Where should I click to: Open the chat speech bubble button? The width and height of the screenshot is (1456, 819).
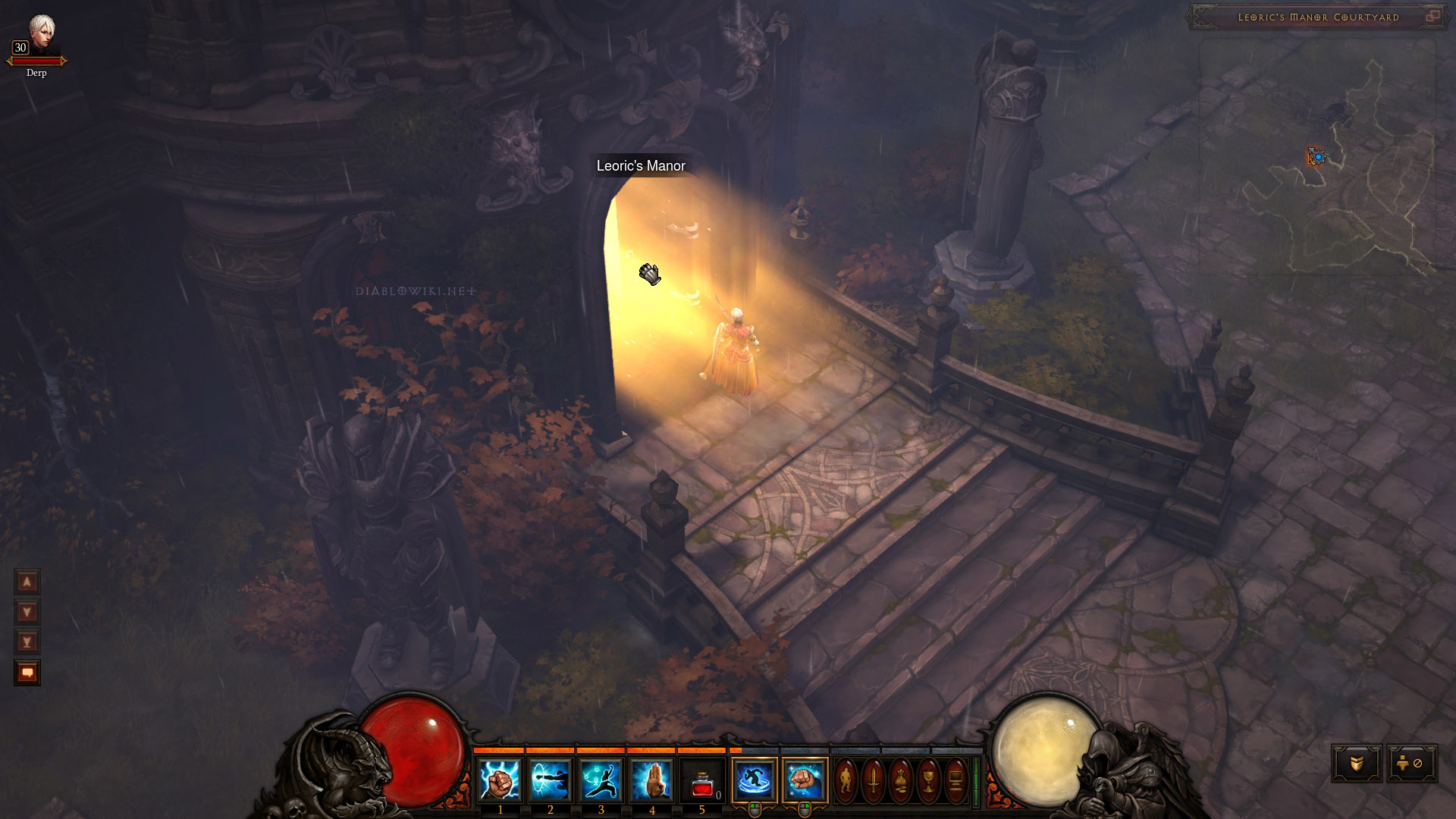27,673
